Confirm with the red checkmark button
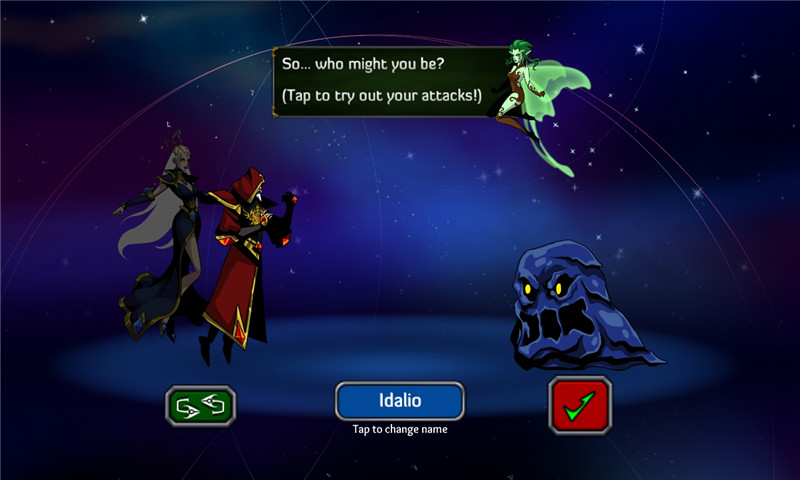The image size is (800, 480). click(579, 404)
